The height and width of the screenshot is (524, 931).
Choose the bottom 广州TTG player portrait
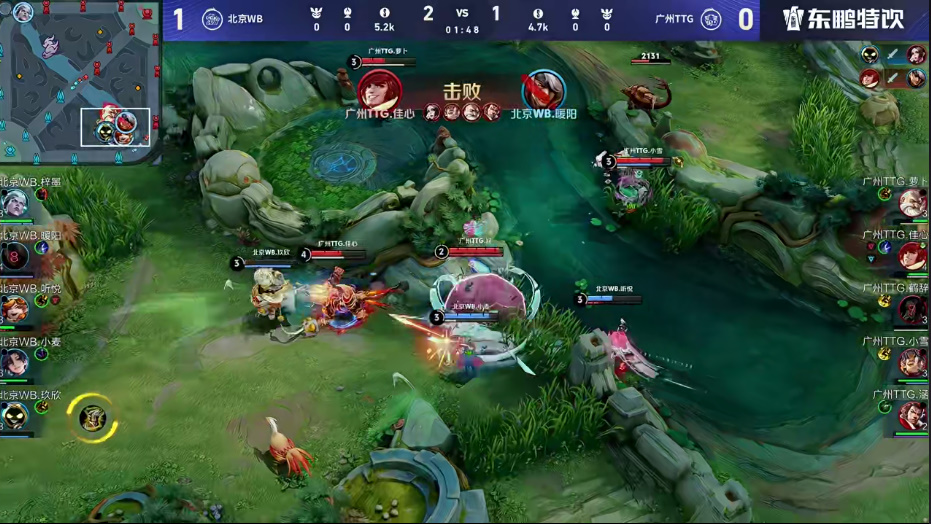pyautogui.click(x=912, y=415)
